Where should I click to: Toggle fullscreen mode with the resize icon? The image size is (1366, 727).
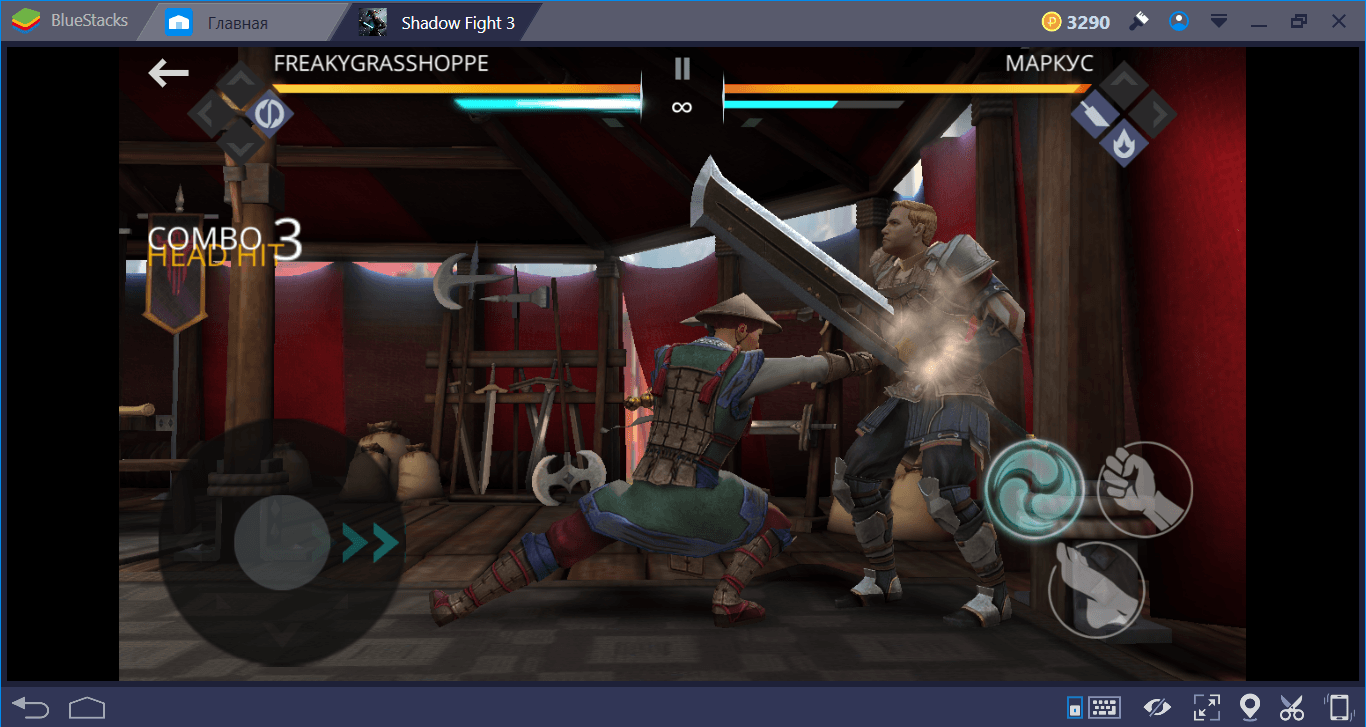point(1206,706)
